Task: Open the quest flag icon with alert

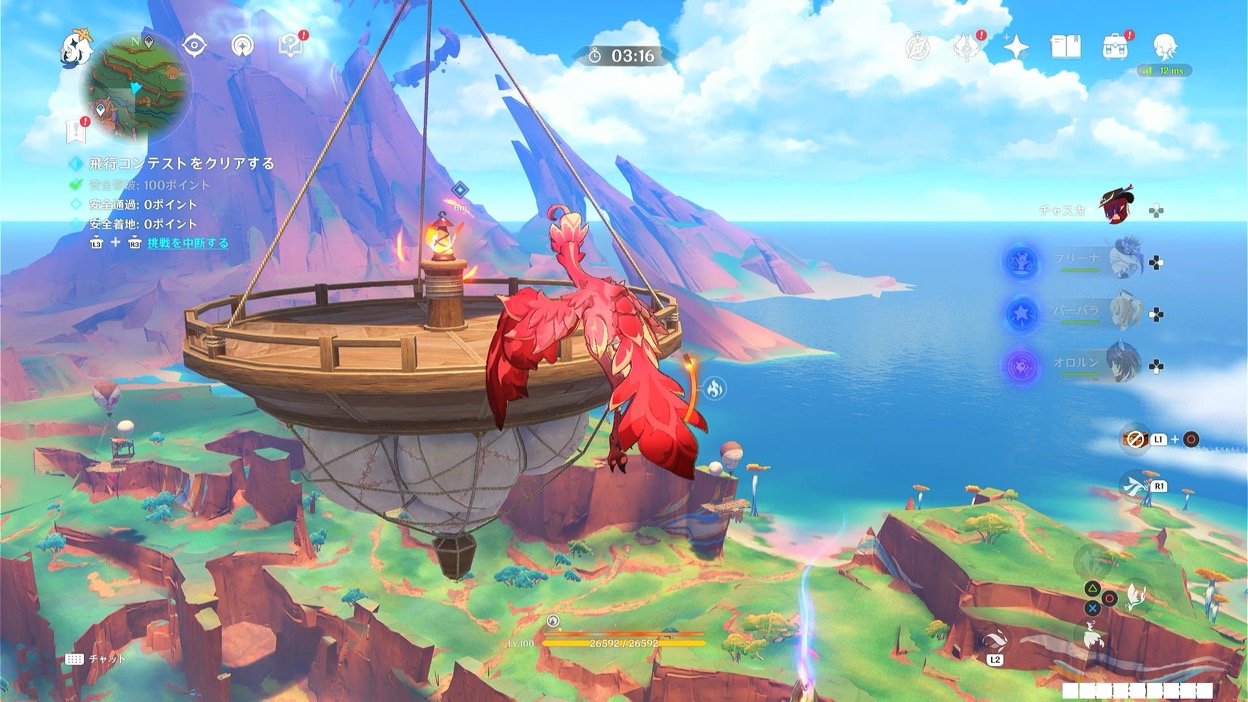Action: pyautogui.click(x=74, y=130)
